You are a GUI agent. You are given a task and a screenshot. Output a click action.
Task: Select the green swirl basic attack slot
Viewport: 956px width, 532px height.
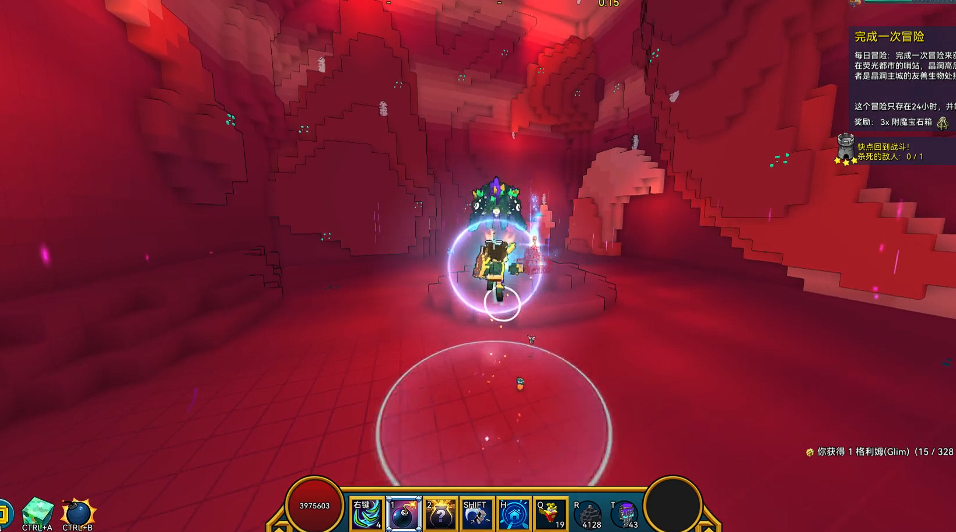tap(367, 513)
